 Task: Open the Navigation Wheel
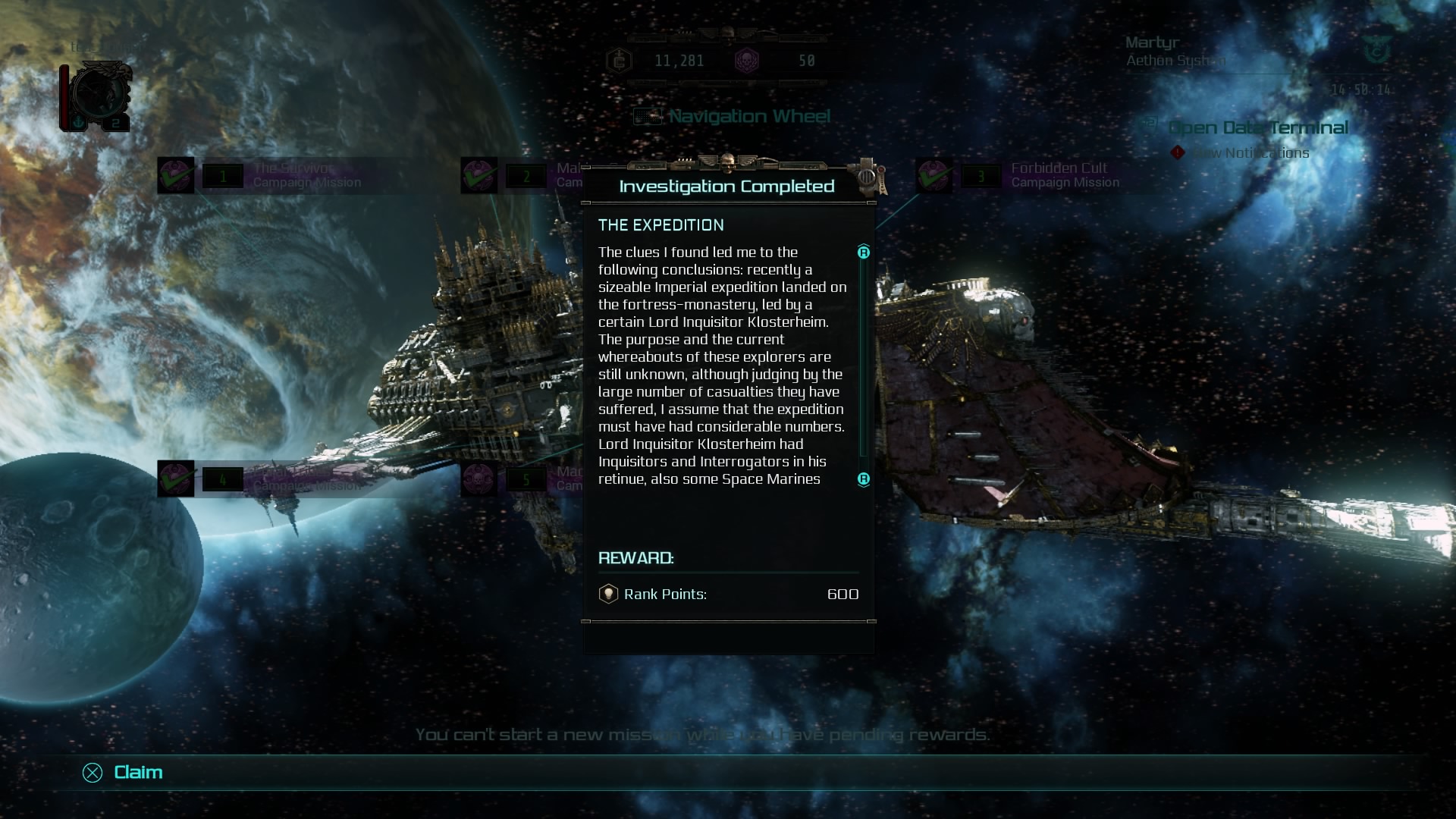click(748, 117)
